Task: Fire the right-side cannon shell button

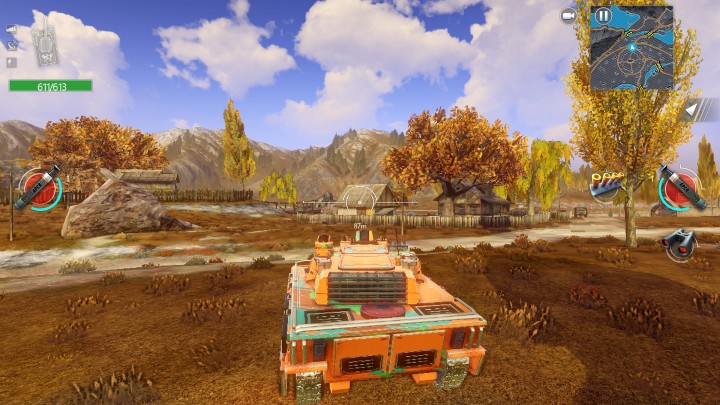Action: point(680,188)
